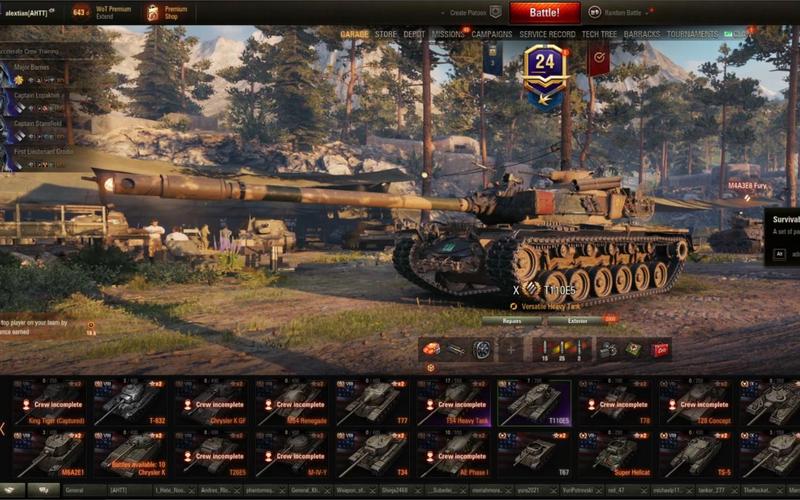This screenshot has width=800, height=500.
Task: Switch to the Depot tab
Action: (x=414, y=34)
